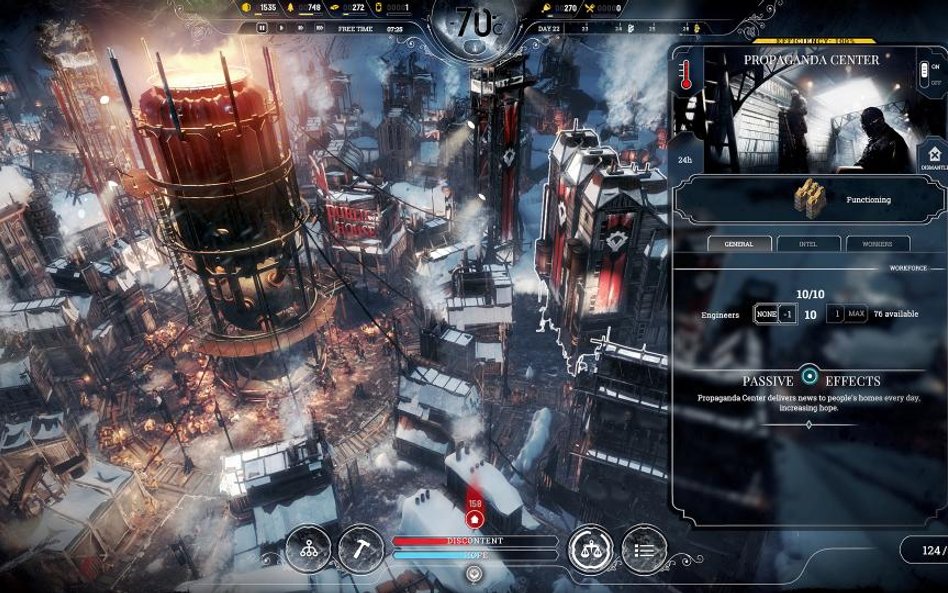Remove all engineers with the NONE button
948x593 pixels.
coord(765,314)
